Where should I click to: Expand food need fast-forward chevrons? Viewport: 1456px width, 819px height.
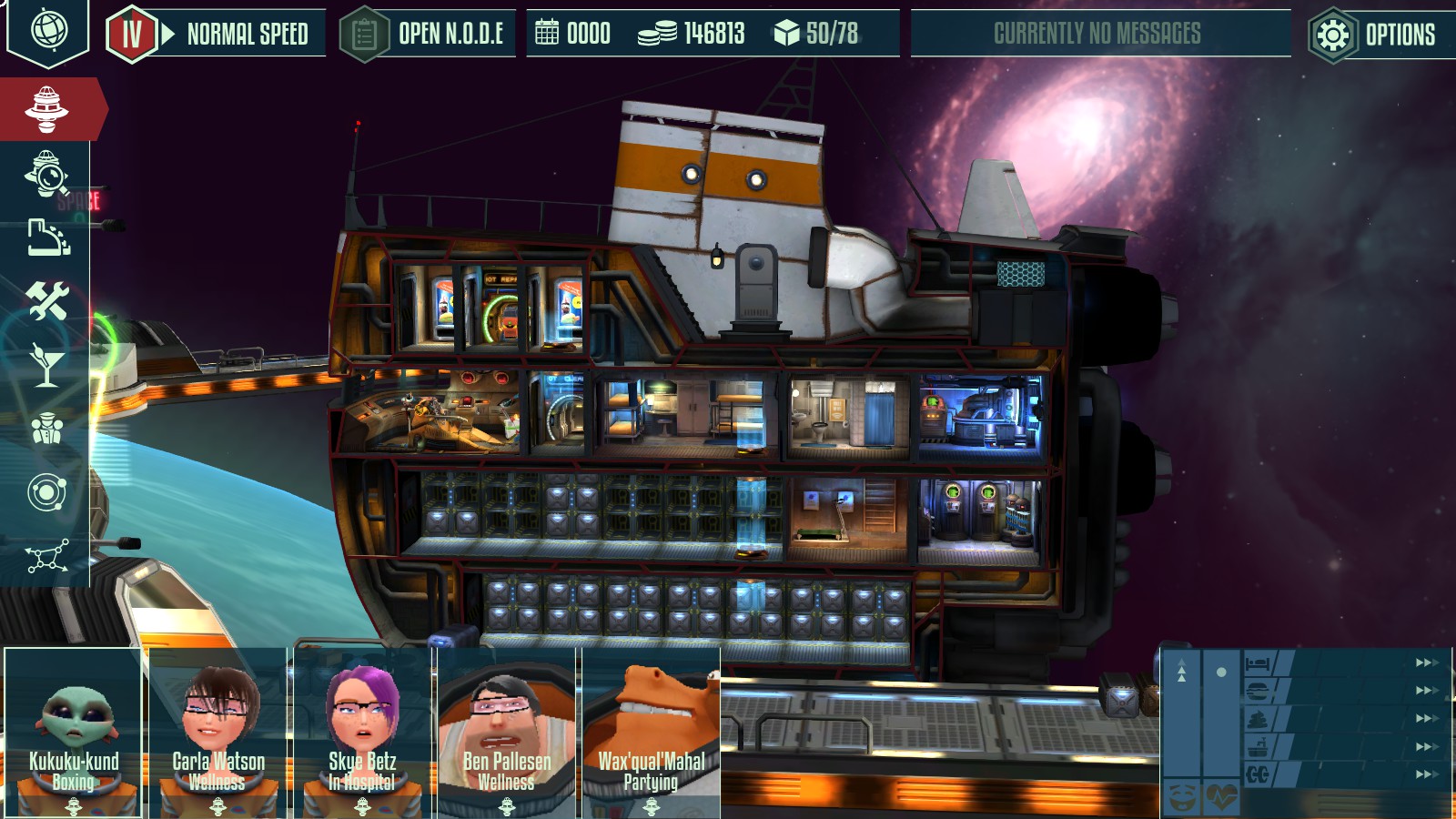(x=1425, y=689)
